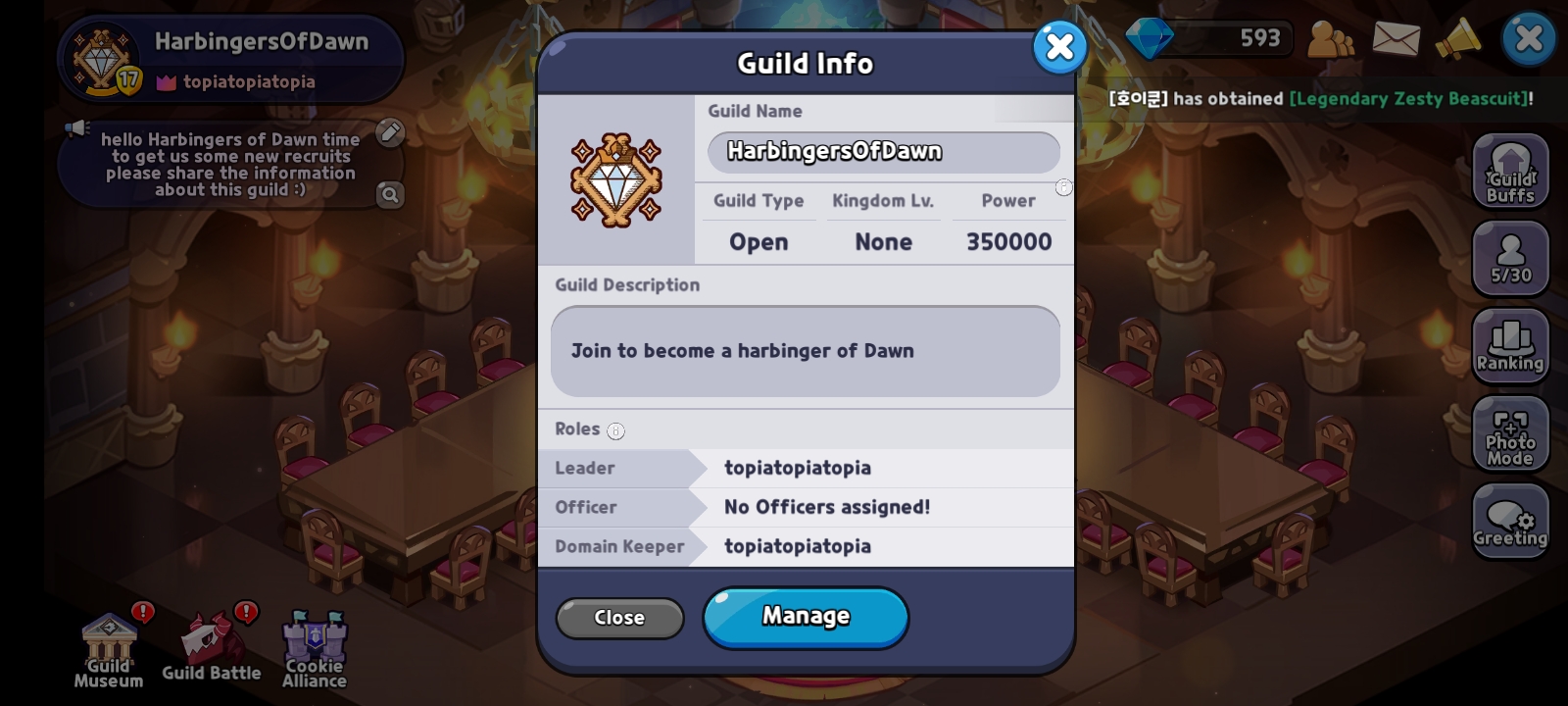1568x706 pixels.
Task: Open the Ranking panel
Action: (x=1509, y=345)
